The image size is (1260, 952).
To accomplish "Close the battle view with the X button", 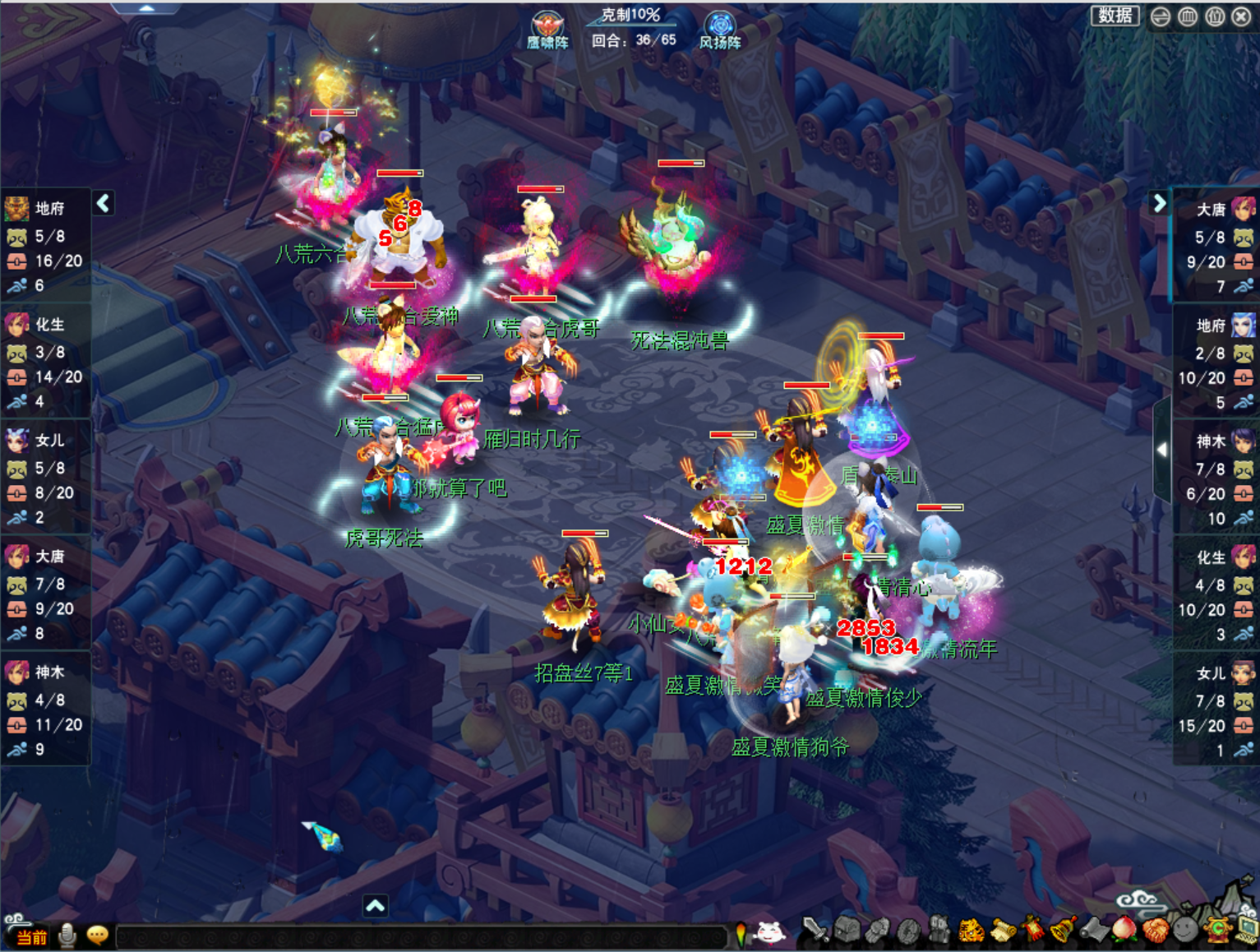I will [x=1241, y=16].
